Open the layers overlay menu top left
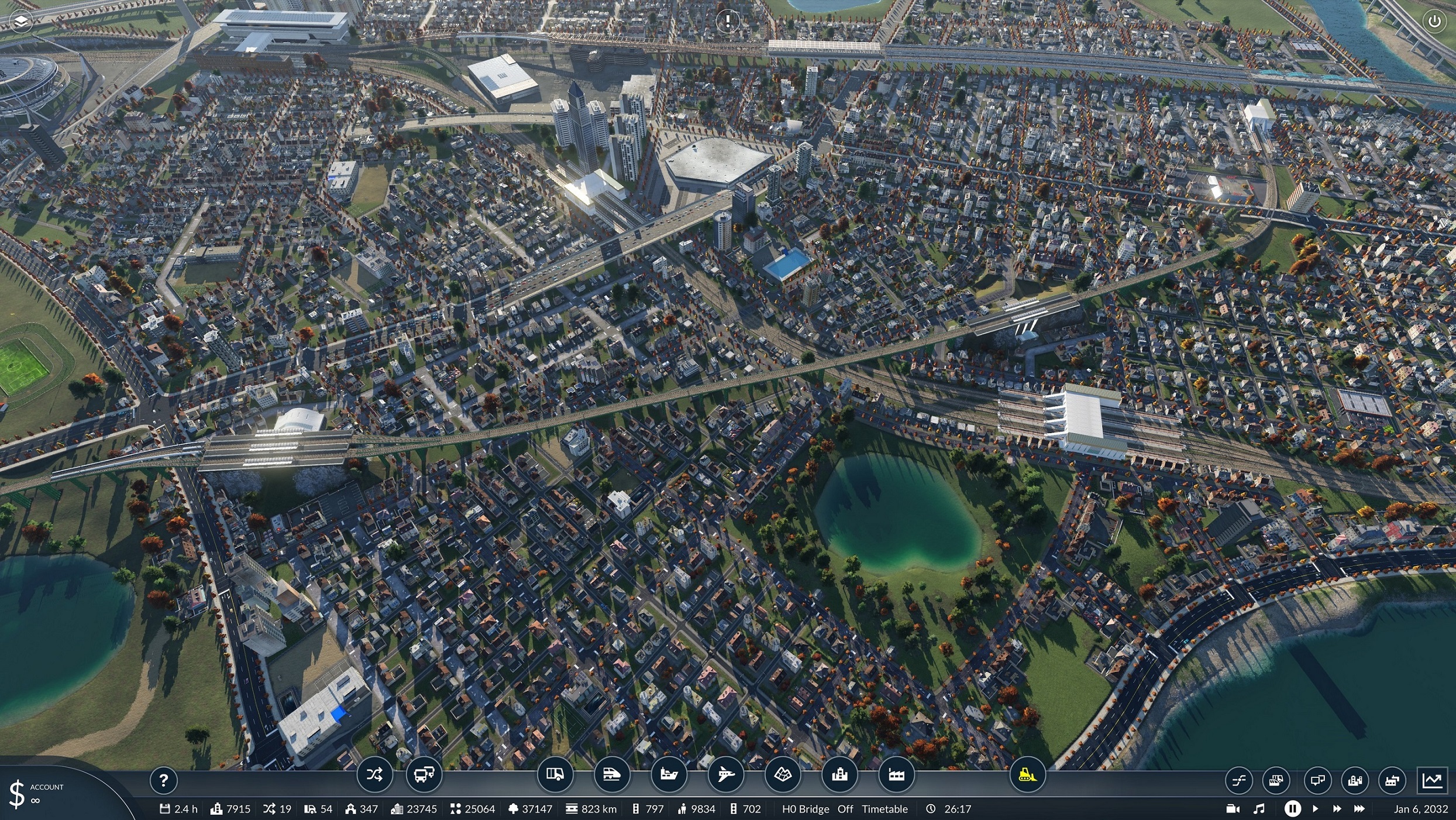Screen dimensions: 1456x820 21,21
